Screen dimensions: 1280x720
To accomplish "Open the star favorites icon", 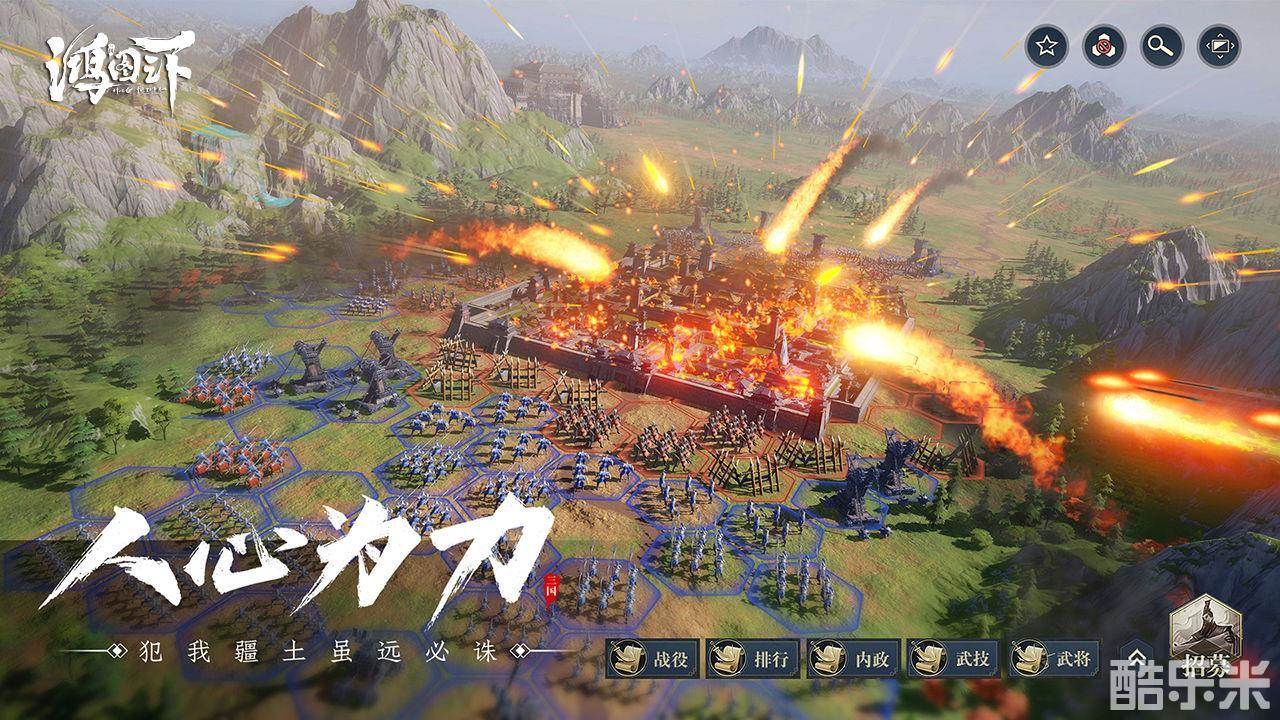I will pos(1047,47).
